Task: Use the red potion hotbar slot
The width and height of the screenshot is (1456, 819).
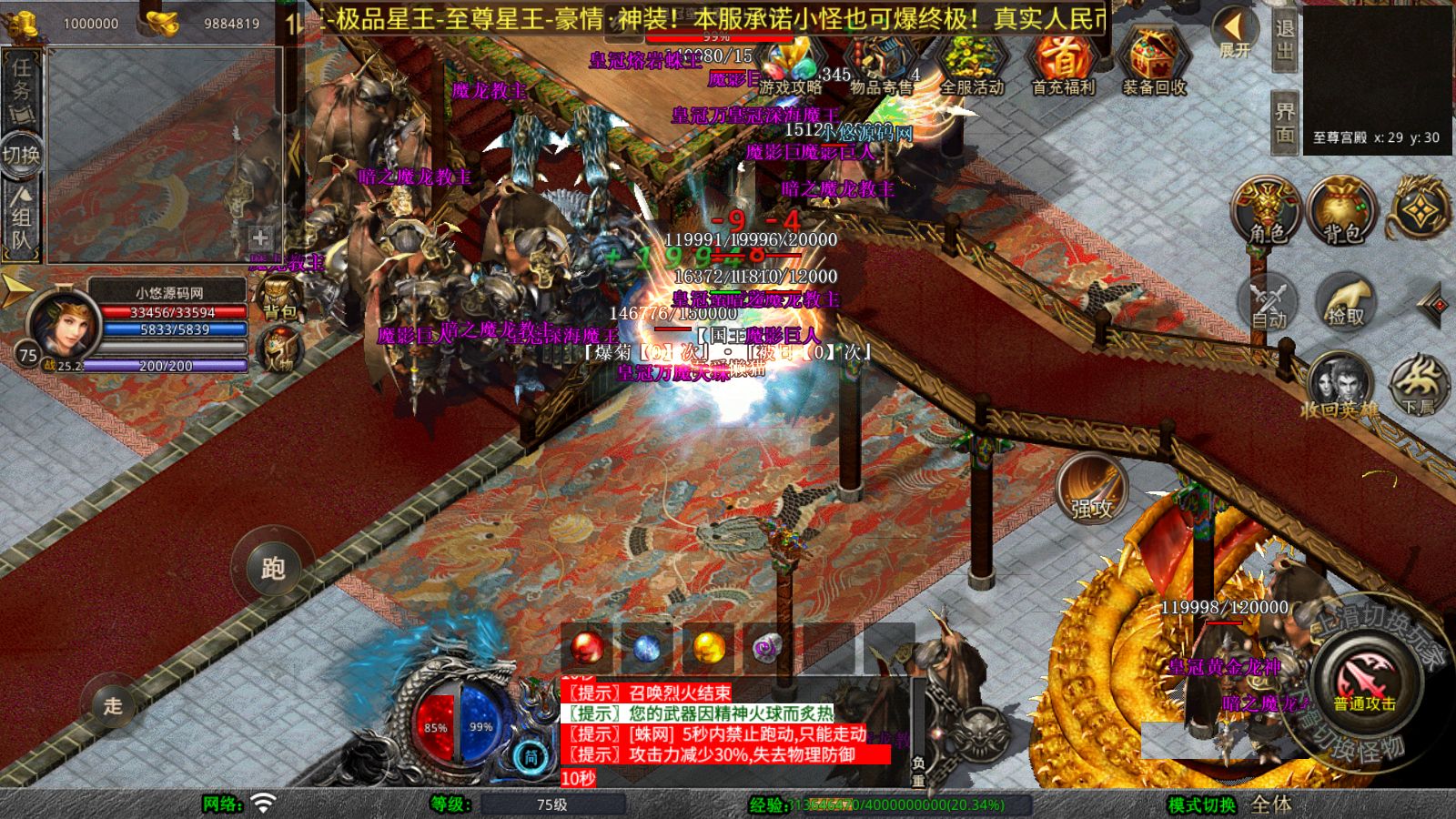Action: [587, 648]
